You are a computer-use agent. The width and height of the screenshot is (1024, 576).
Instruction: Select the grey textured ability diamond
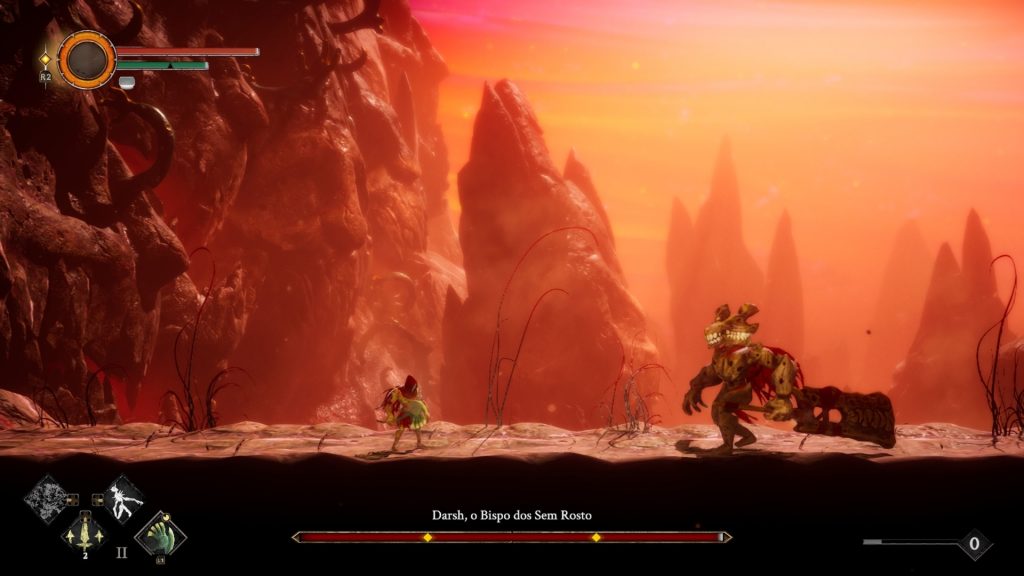coord(46,497)
